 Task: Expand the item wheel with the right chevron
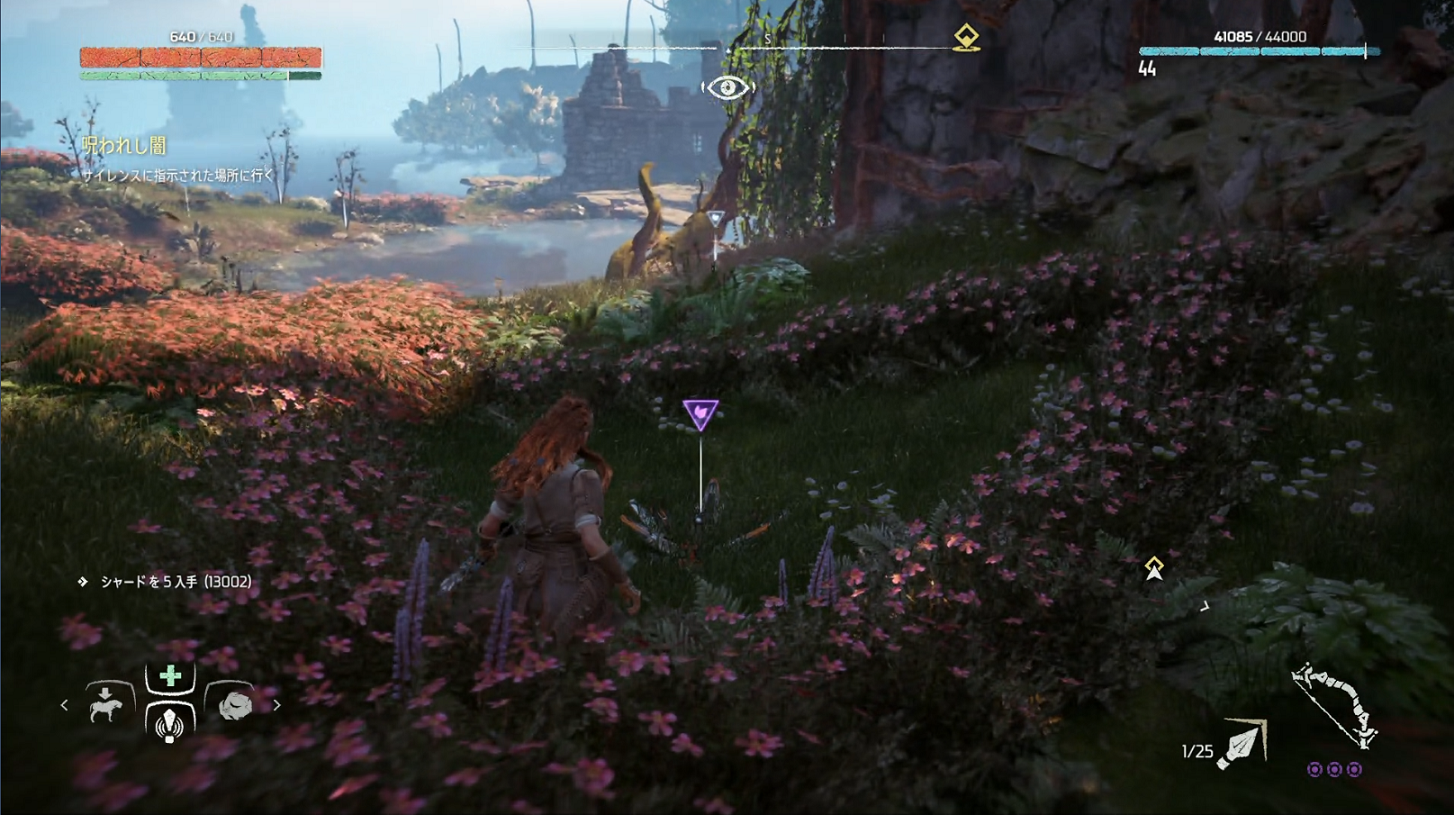(x=277, y=705)
